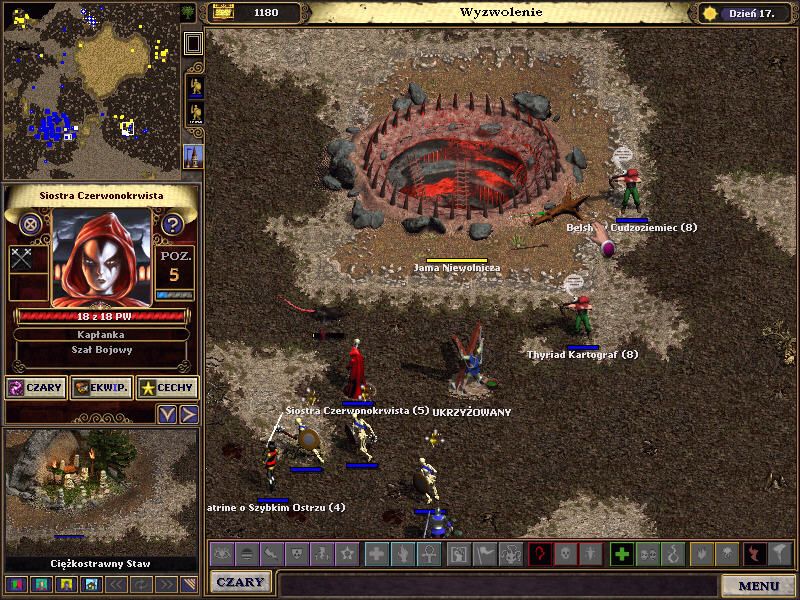Viewport: 800px width, 600px height.
Task: Open the MENU button
Action: (758, 585)
